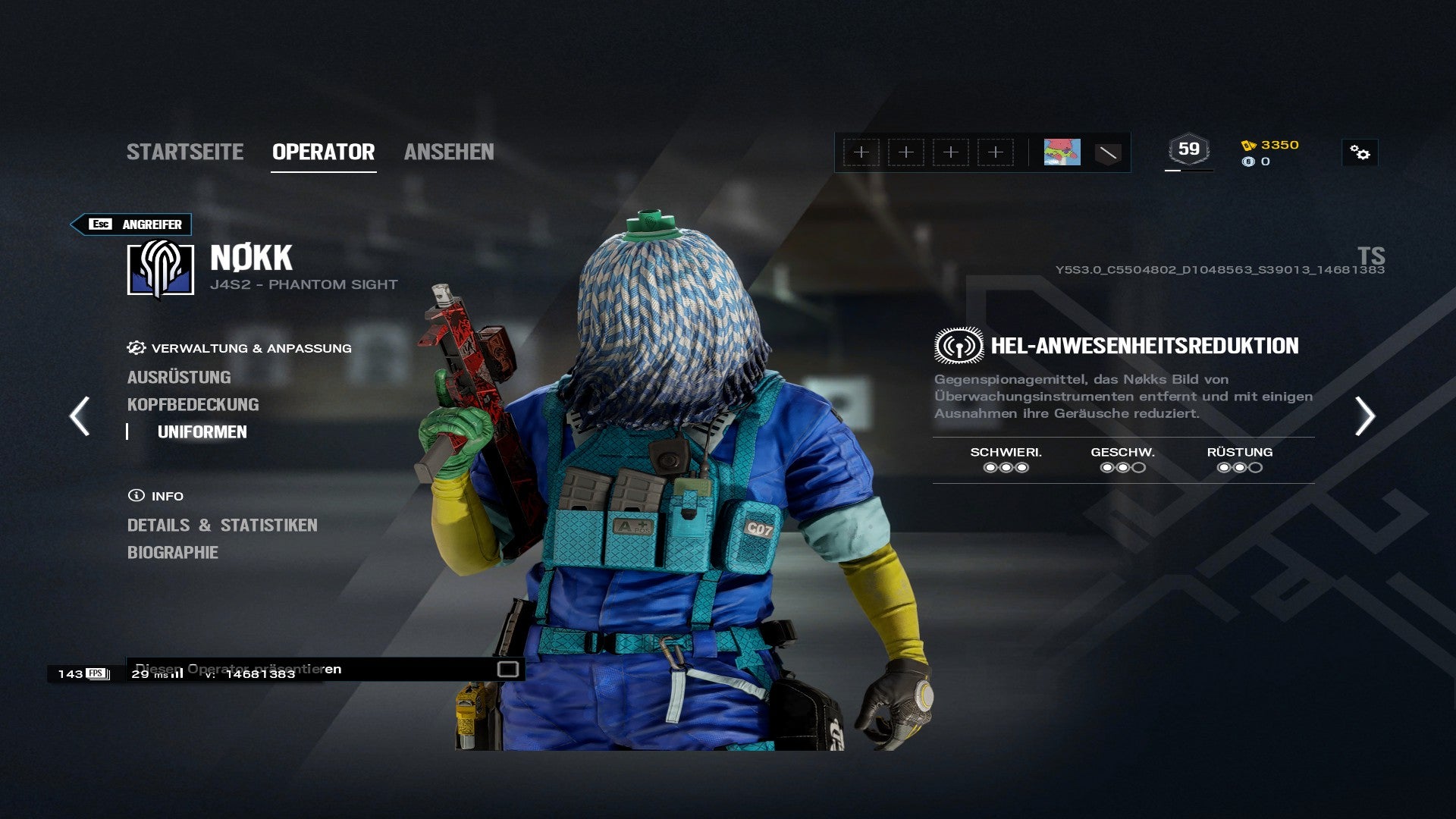Click the player profile avatar thumbnail
This screenshot has height=819, width=1456.
pos(1062,152)
